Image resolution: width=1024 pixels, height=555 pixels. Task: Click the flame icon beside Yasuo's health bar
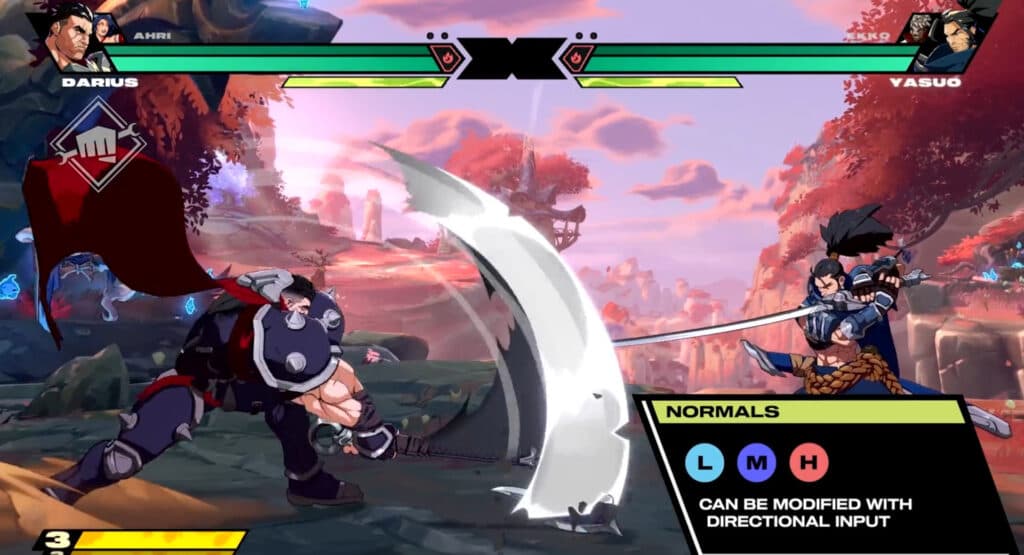[x=579, y=57]
